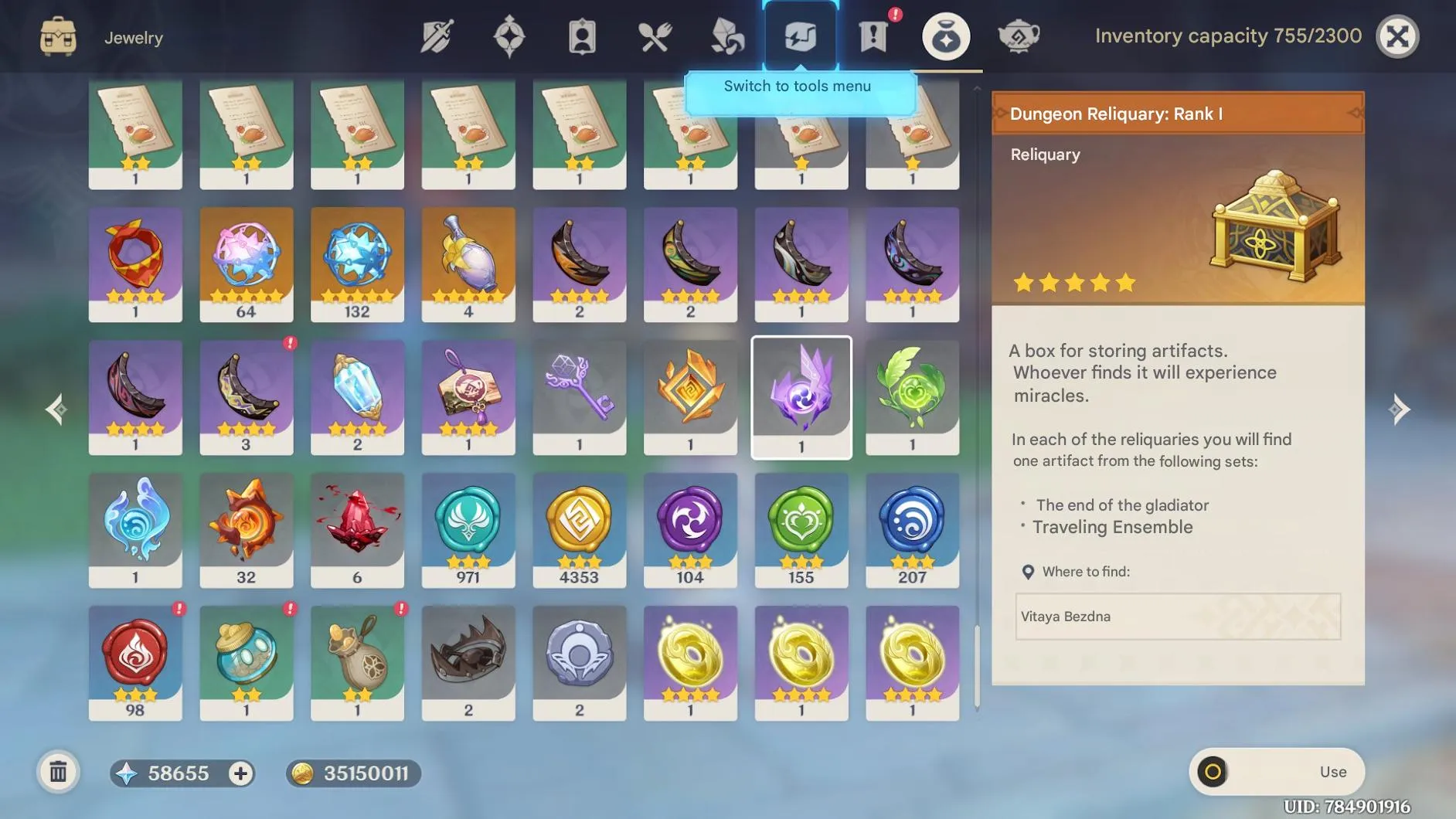Open the crafting materials tab
This screenshot has width=1456, height=819.
click(x=727, y=36)
